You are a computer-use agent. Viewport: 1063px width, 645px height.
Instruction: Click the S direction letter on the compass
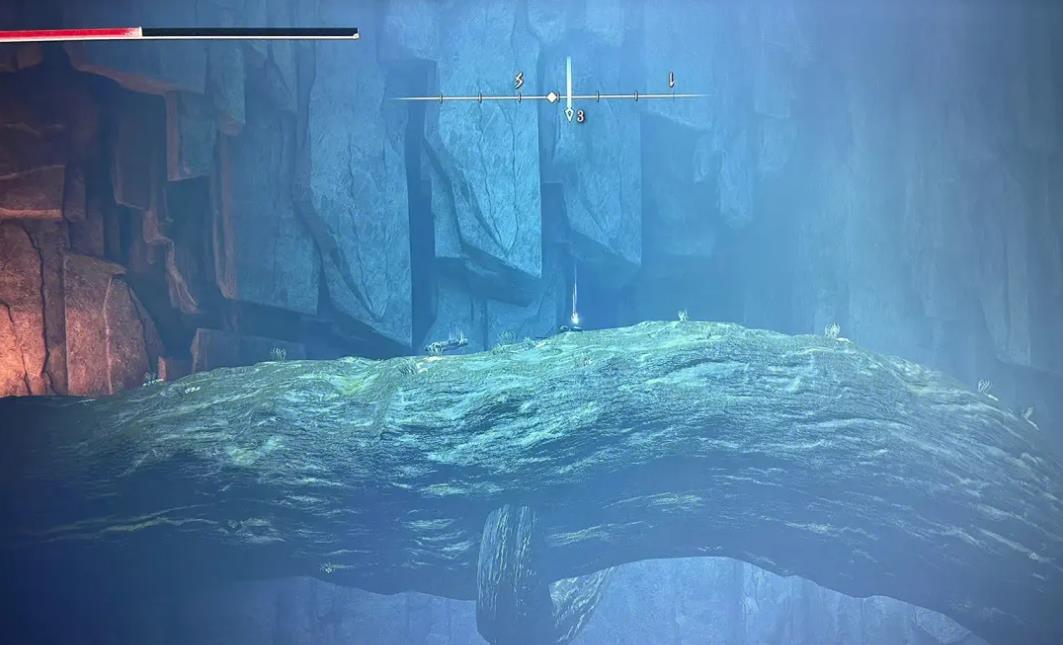[x=519, y=81]
